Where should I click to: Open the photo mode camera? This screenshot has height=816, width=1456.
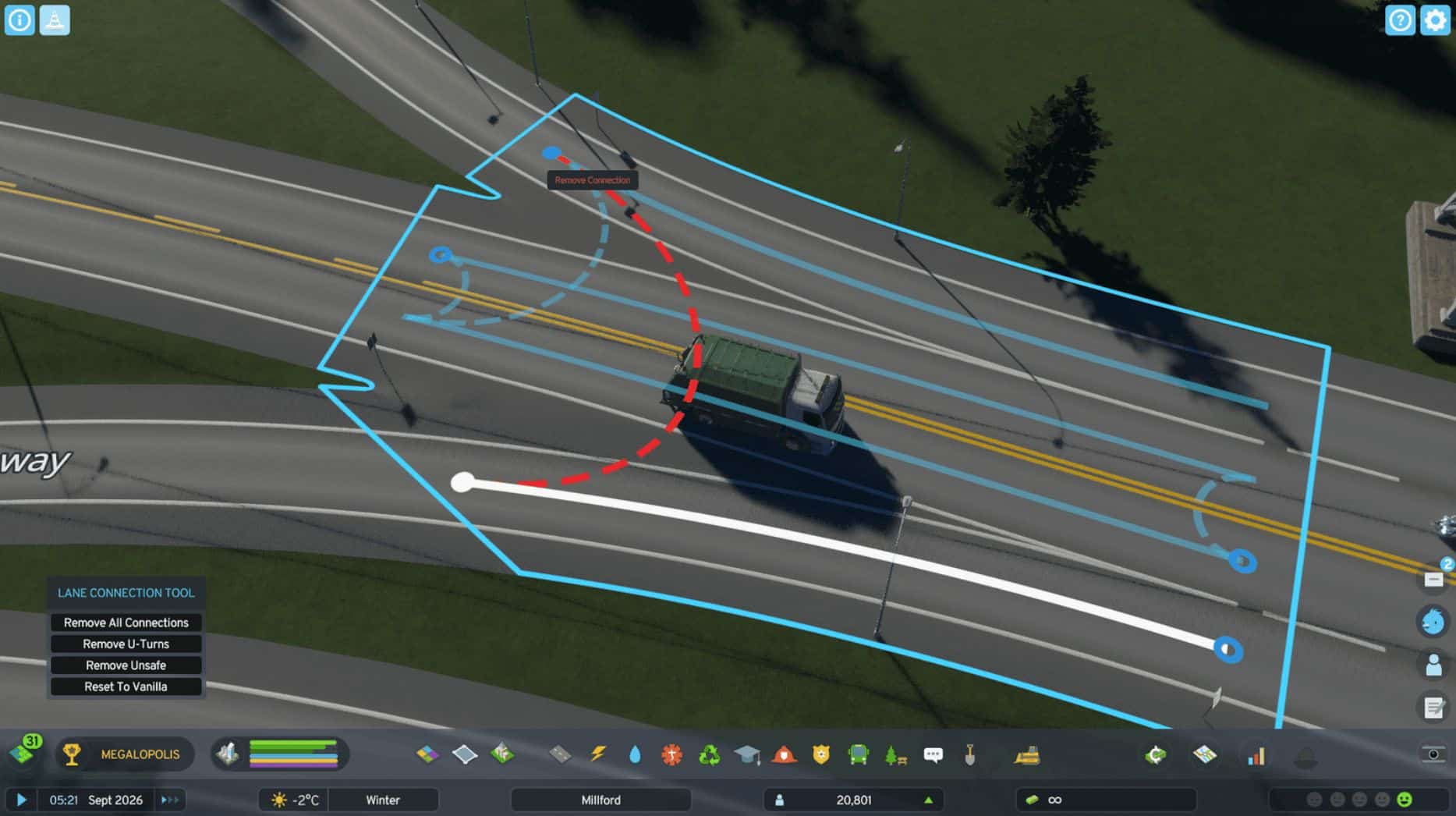tap(1433, 754)
